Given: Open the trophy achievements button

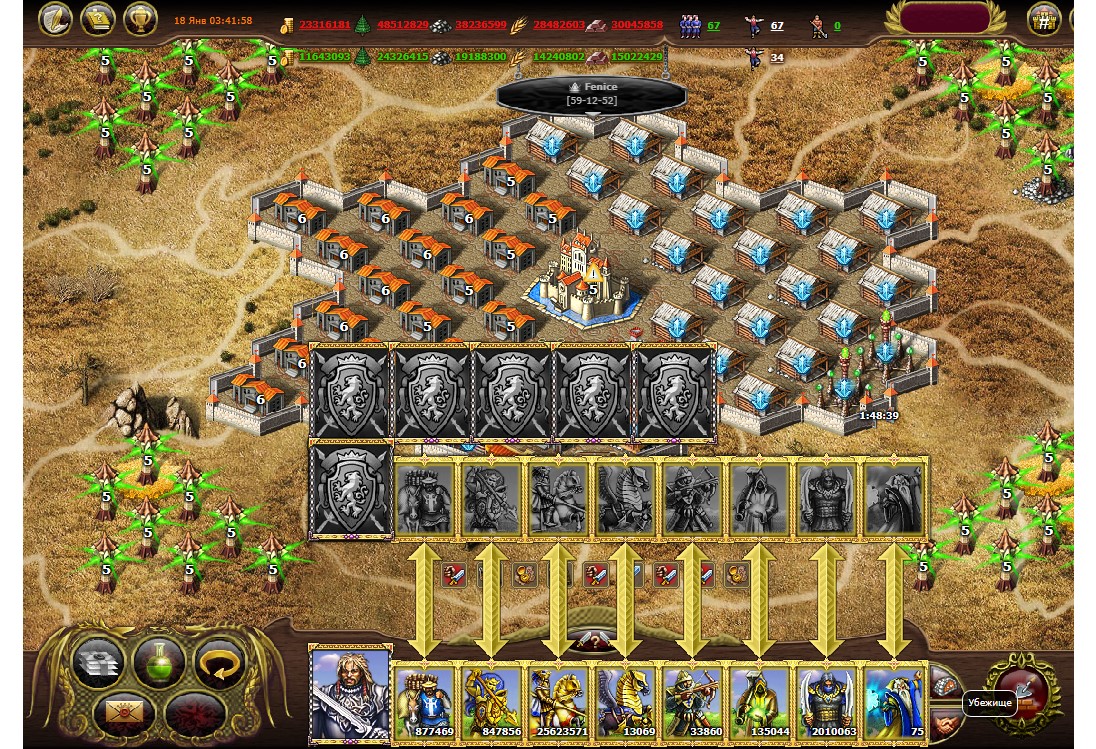Looking at the screenshot, I should point(140,19).
